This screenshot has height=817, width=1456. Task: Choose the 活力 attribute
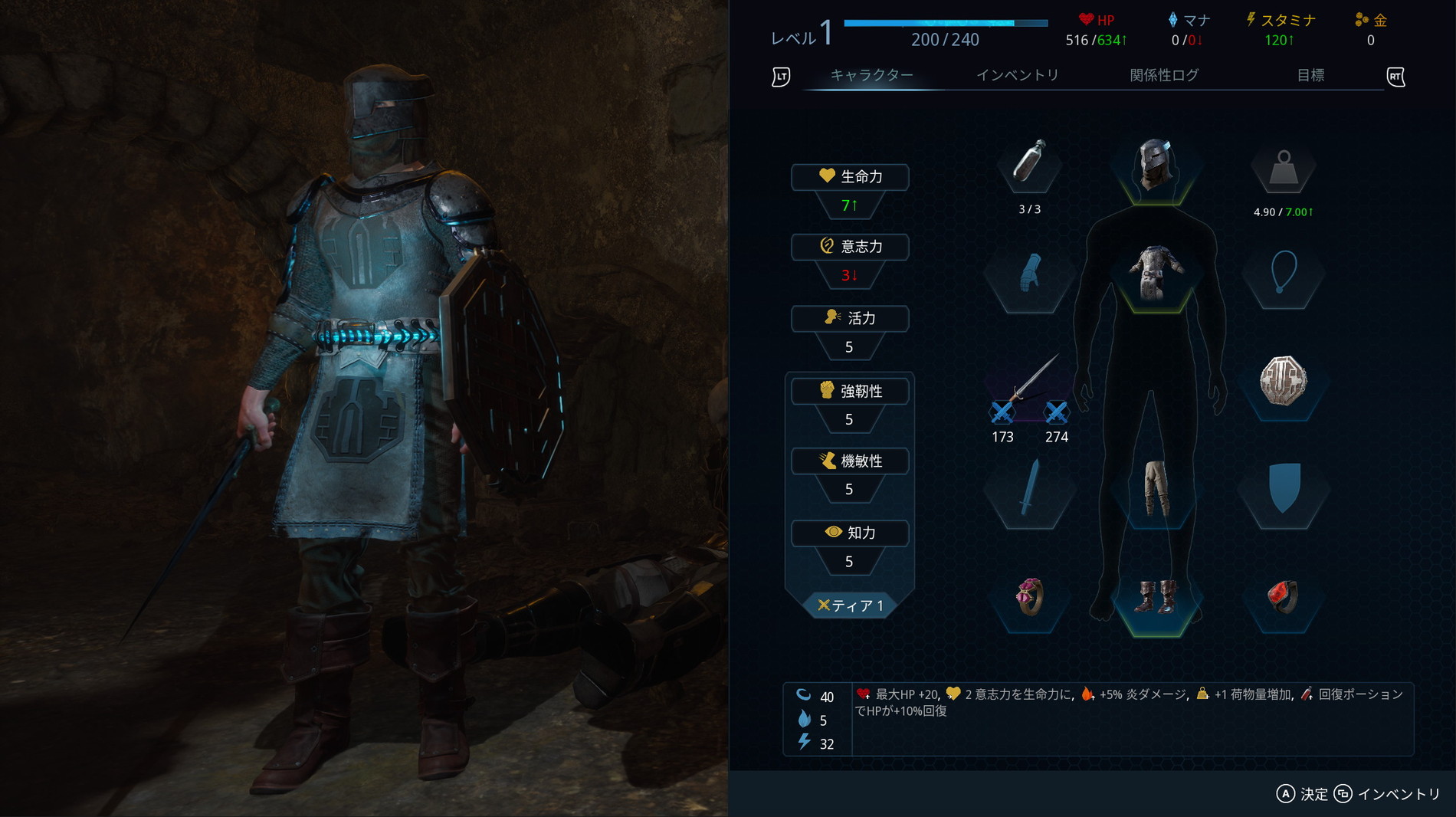point(850,318)
